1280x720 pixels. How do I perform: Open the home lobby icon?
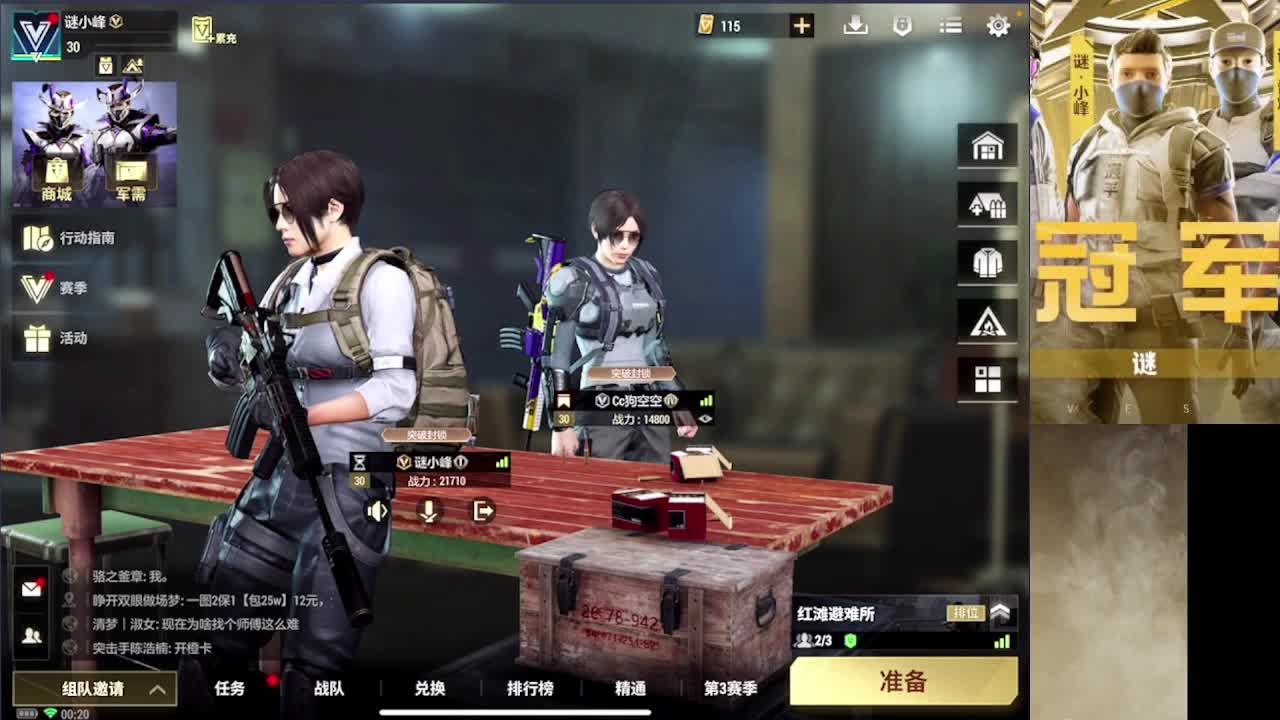pyautogui.click(x=987, y=145)
